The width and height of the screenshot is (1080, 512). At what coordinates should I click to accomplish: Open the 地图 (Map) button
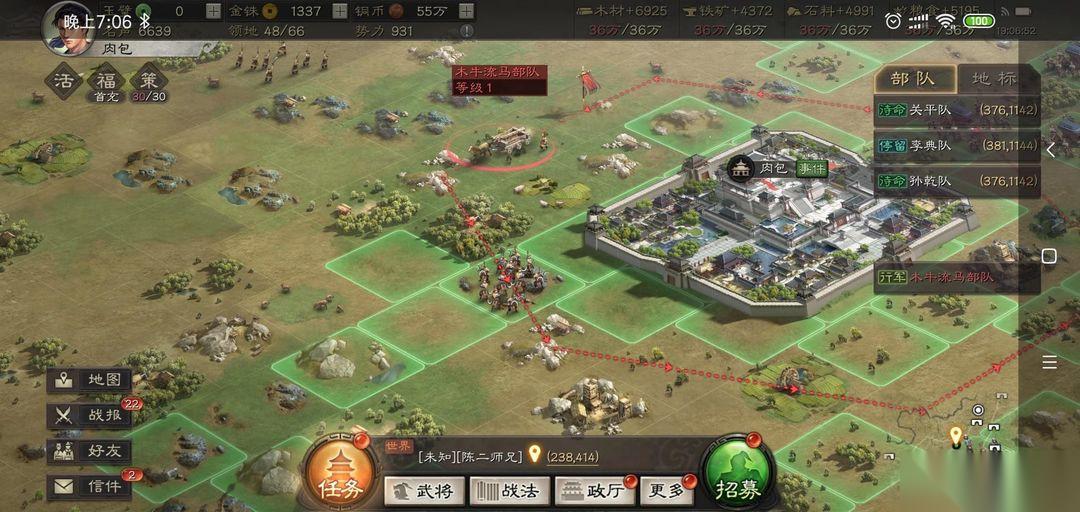(x=90, y=381)
